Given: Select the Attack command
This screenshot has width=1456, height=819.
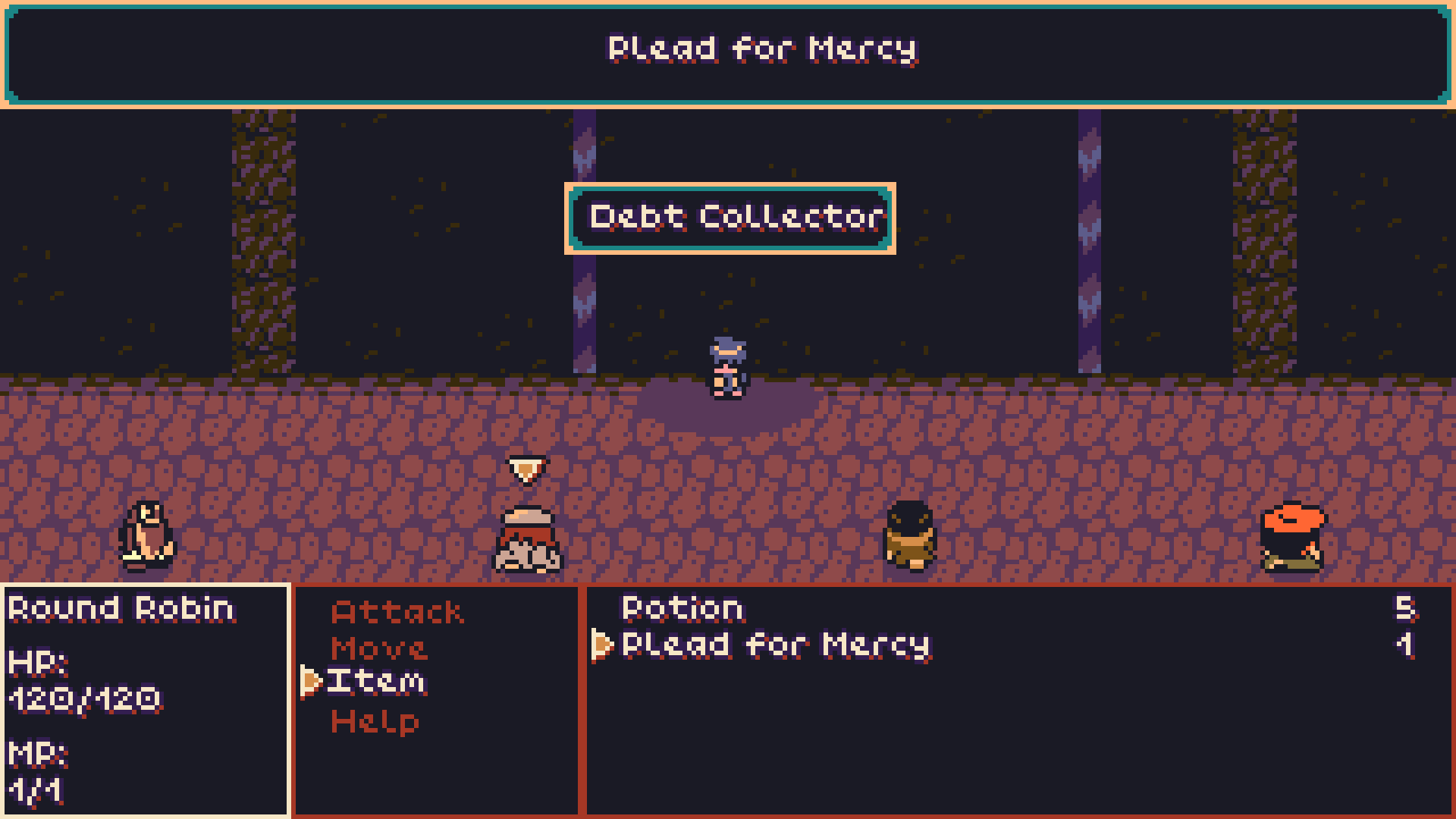Looking at the screenshot, I should (397, 611).
